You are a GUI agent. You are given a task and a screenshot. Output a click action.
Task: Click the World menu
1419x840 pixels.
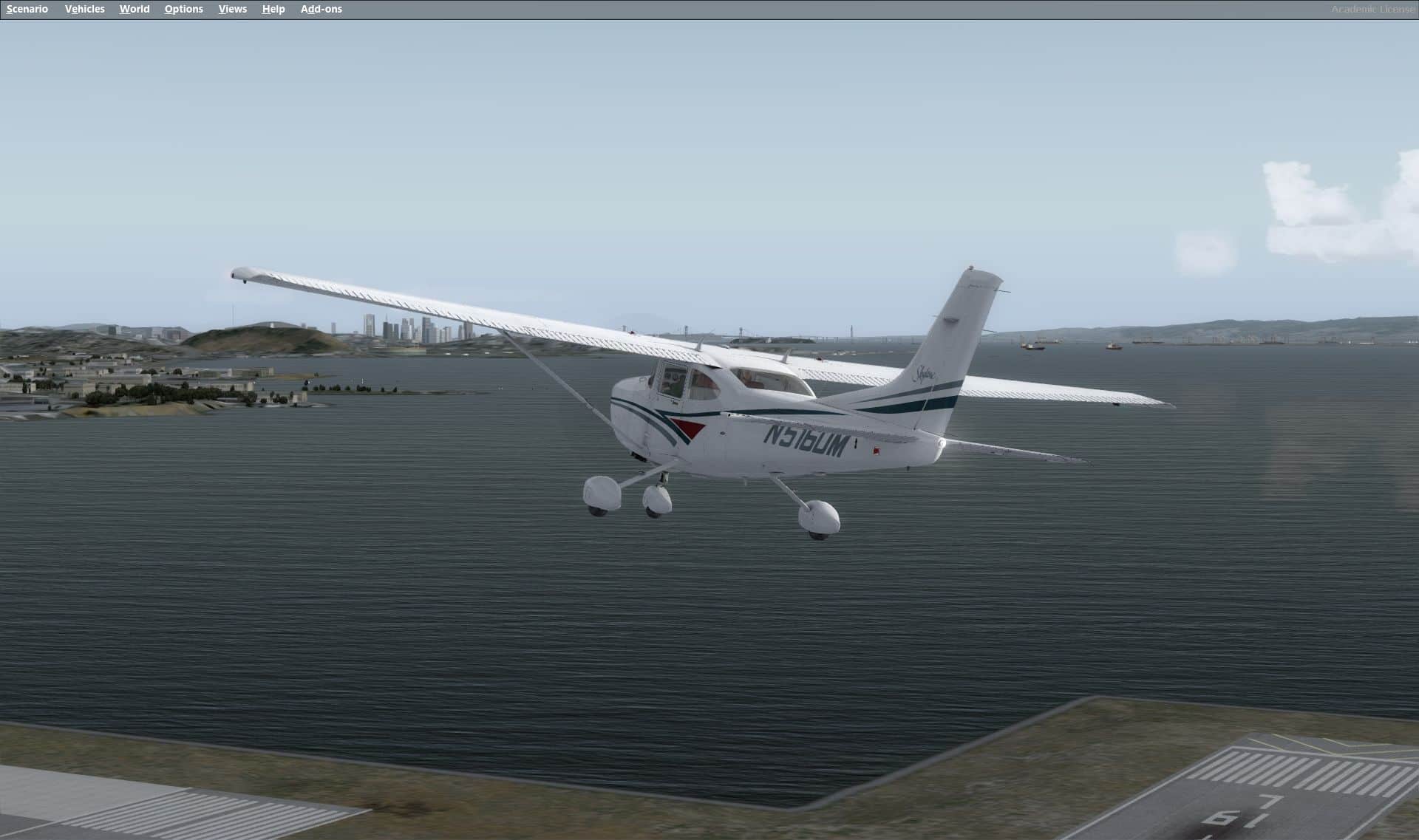tap(135, 9)
